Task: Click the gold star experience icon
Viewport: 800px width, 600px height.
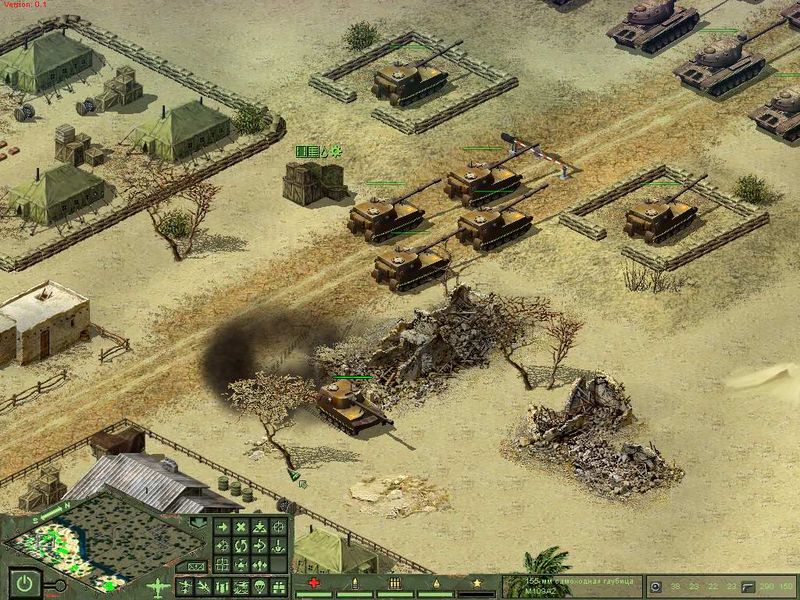Action: click(476, 583)
